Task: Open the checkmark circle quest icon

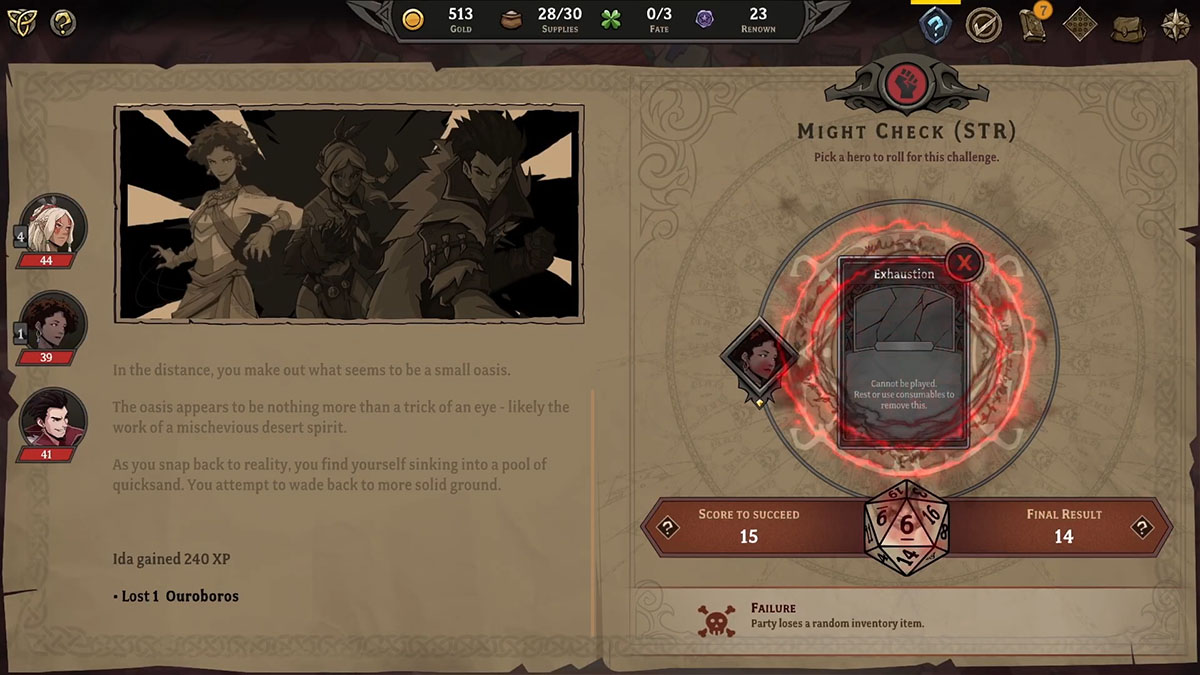Action: tap(984, 24)
